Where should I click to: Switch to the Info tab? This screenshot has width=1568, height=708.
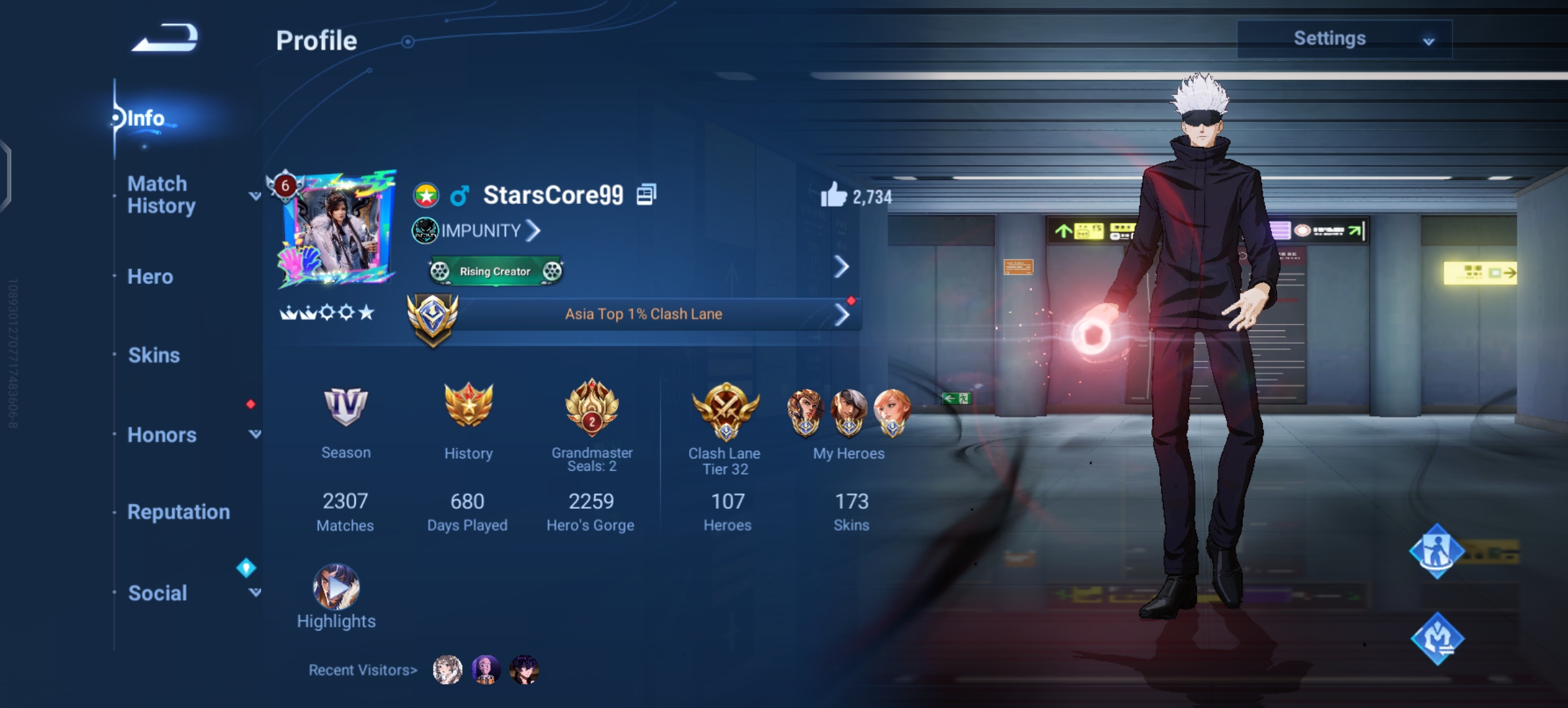click(146, 118)
